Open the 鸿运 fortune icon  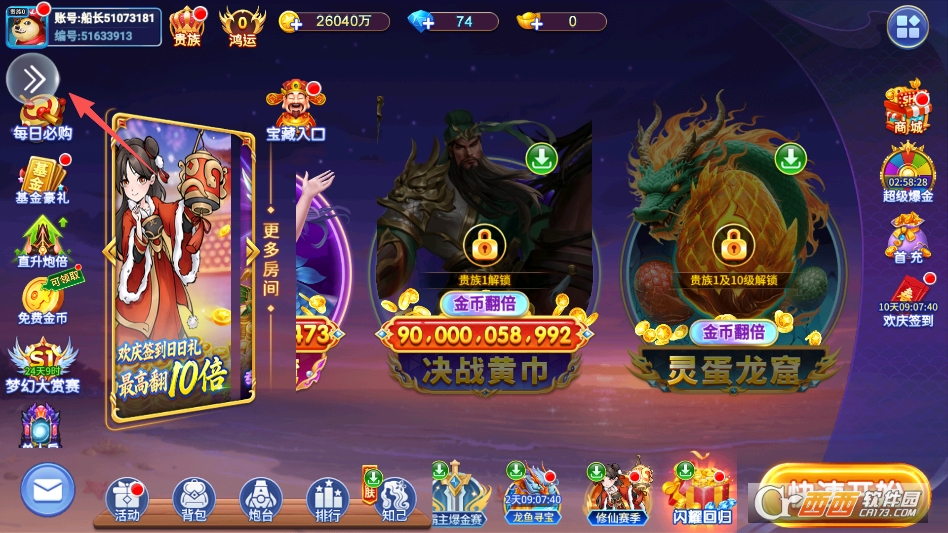tap(242, 26)
